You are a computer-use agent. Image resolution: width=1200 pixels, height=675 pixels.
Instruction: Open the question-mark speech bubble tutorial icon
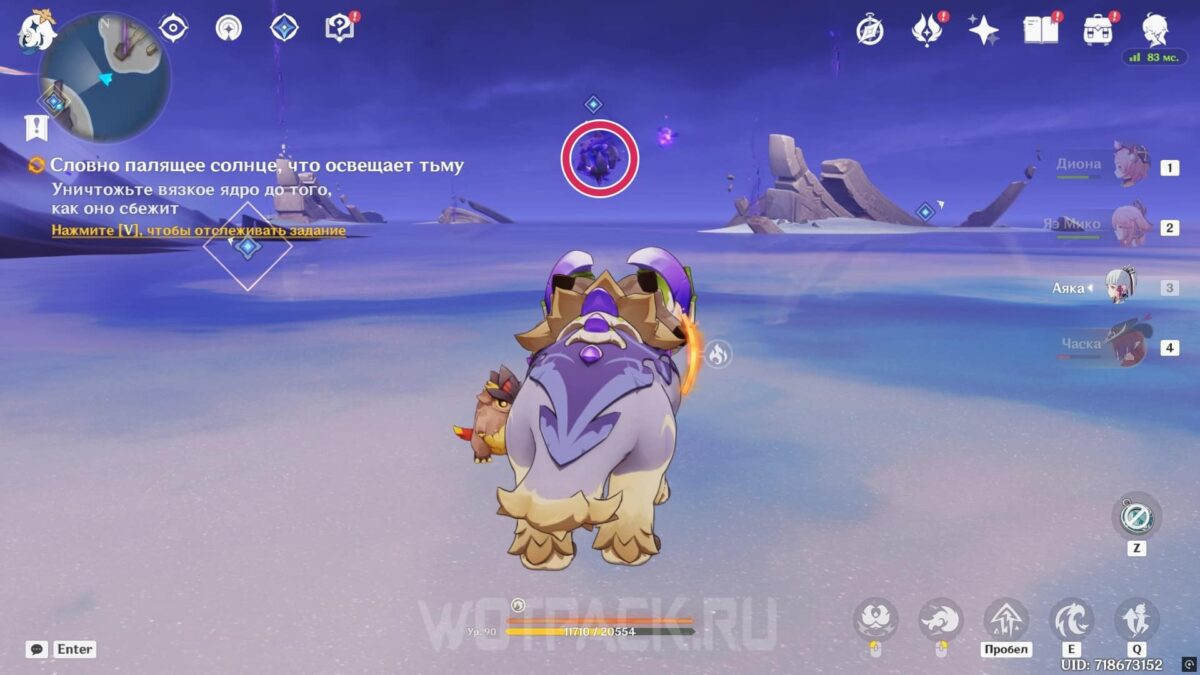[x=339, y=28]
